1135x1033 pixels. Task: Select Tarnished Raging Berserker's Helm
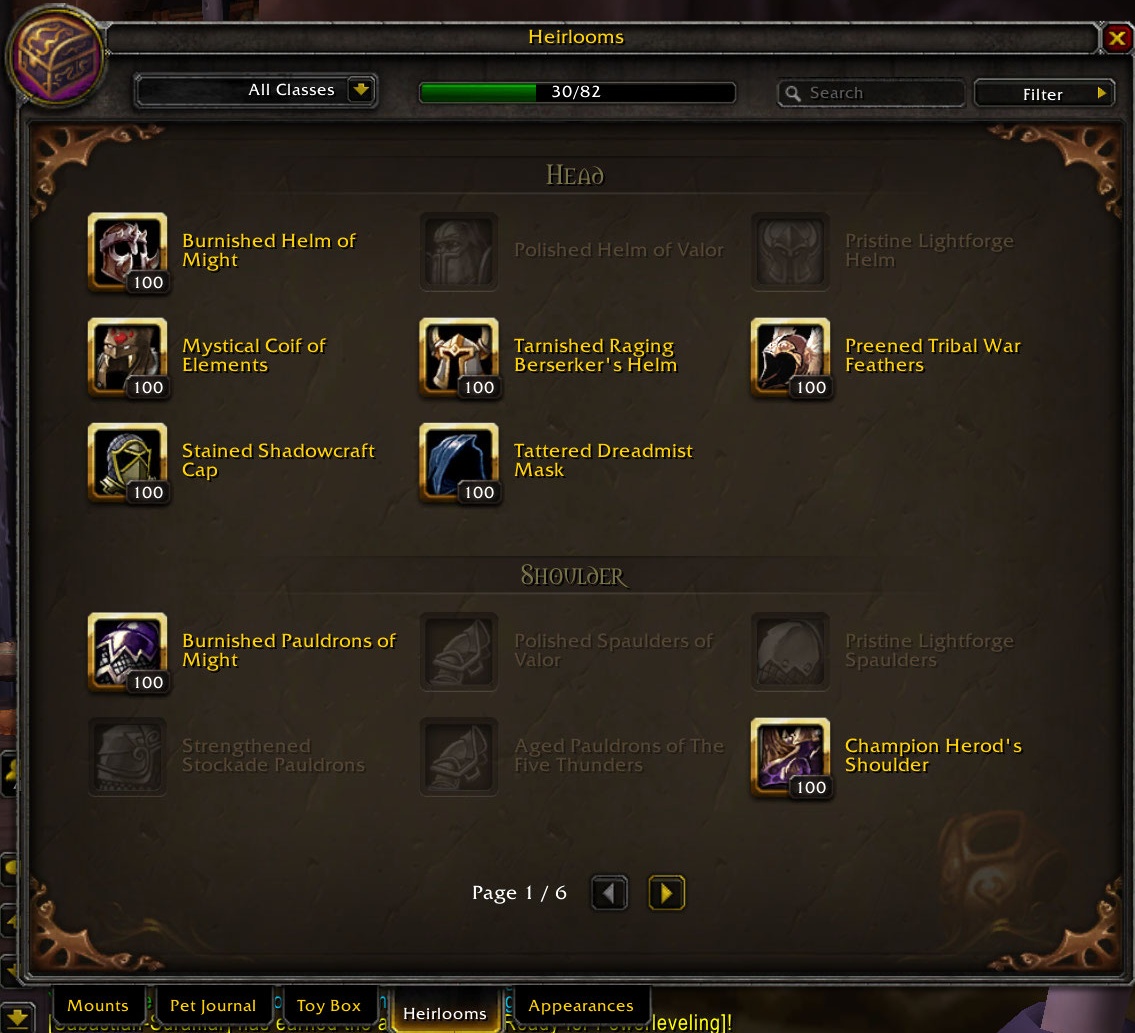(459, 356)
